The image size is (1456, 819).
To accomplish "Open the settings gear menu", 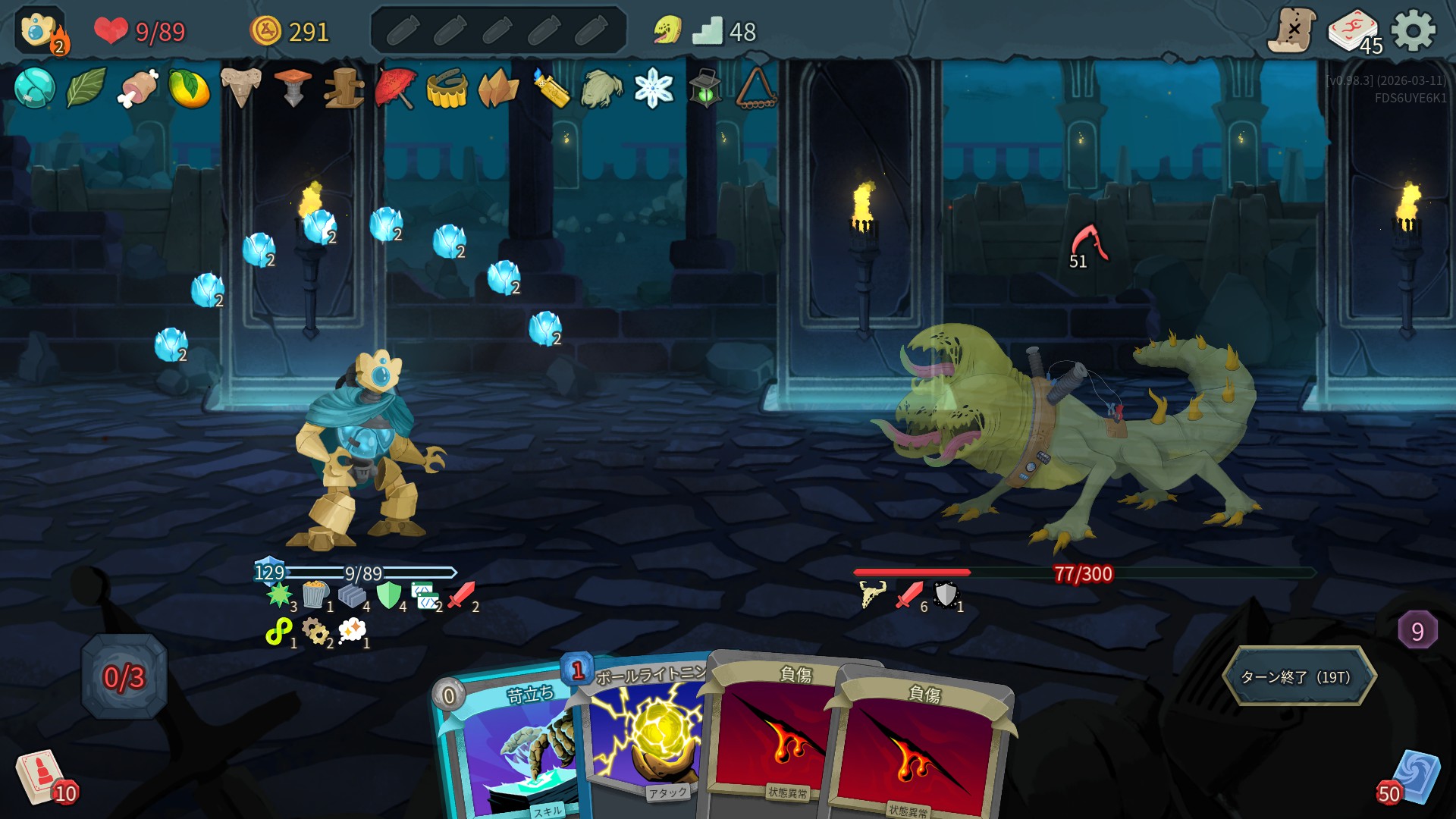I will 1414,31.
